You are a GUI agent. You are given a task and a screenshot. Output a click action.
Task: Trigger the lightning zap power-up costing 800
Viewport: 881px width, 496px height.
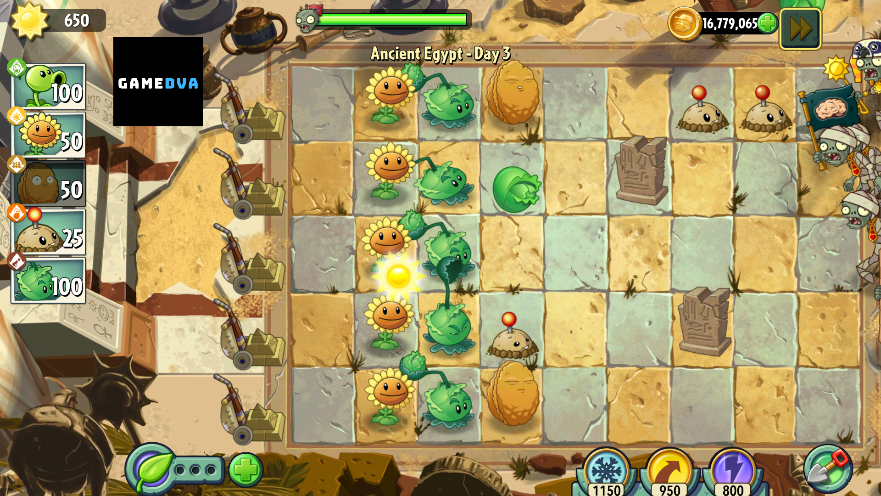[x=733, y=468]
